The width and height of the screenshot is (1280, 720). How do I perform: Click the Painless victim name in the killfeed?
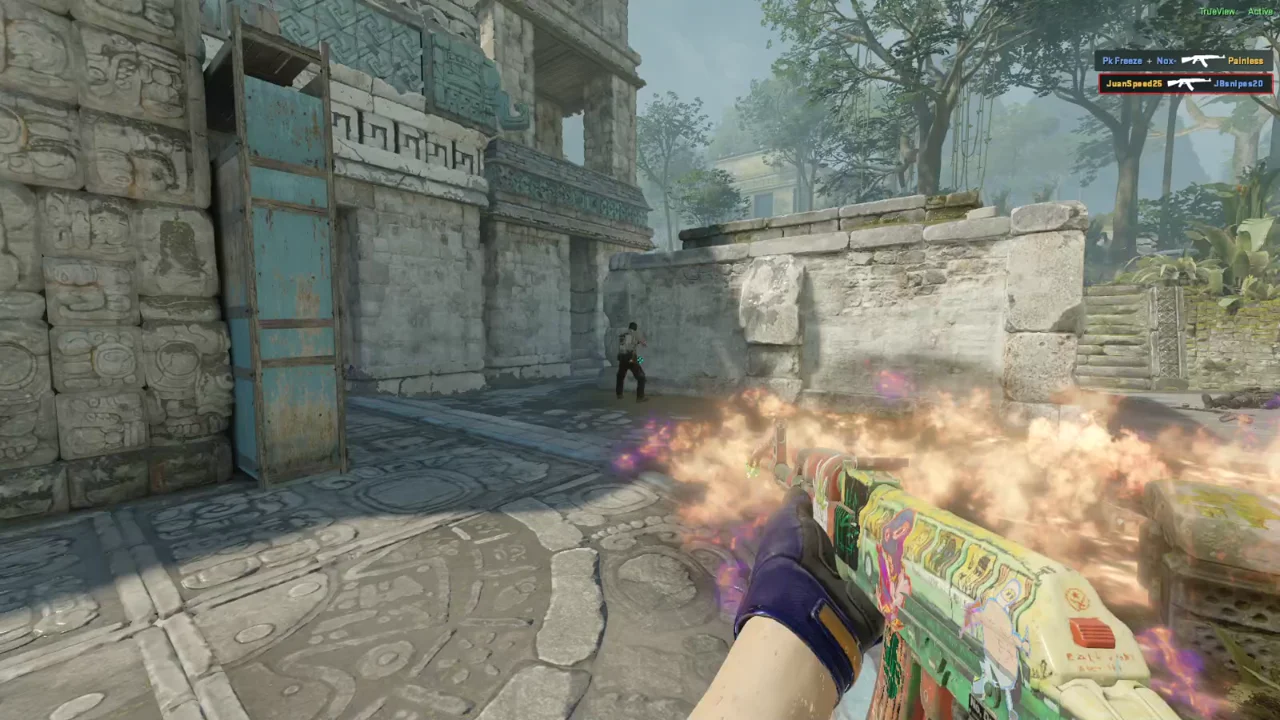pyautogui.click(x=1245, y=60)
